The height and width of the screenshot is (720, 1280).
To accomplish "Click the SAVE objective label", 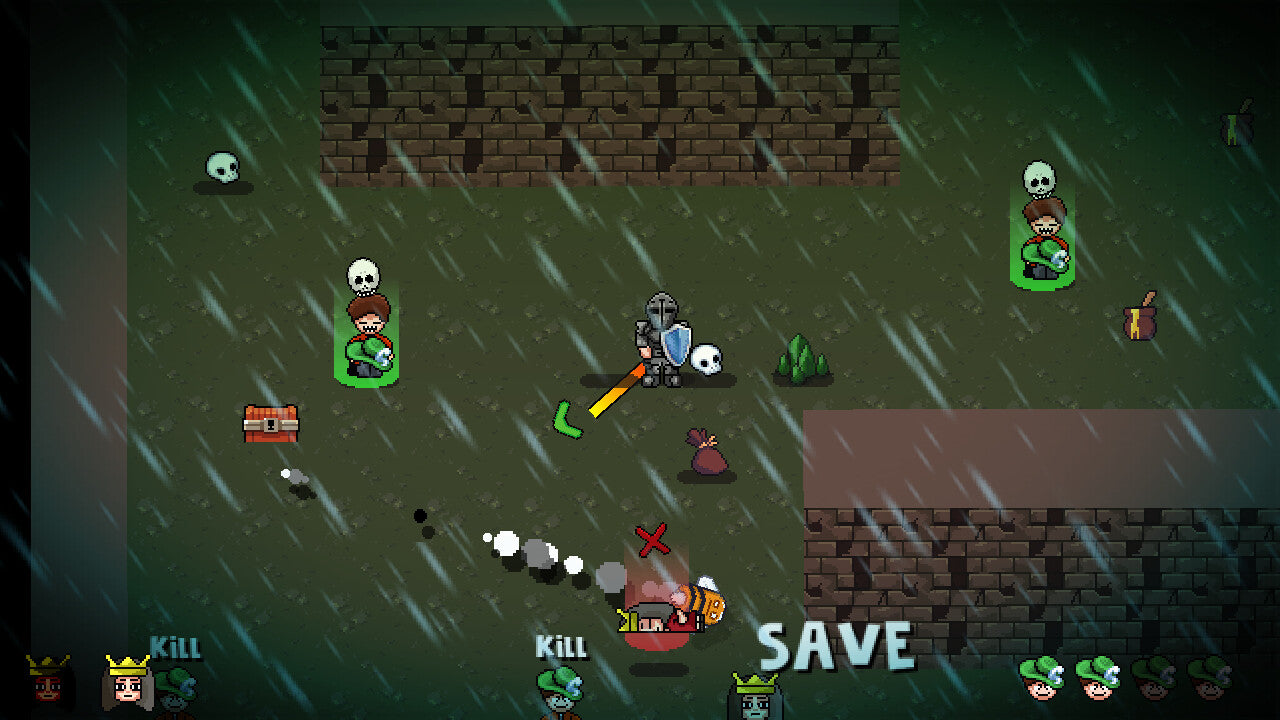I will tap(836, 646).
